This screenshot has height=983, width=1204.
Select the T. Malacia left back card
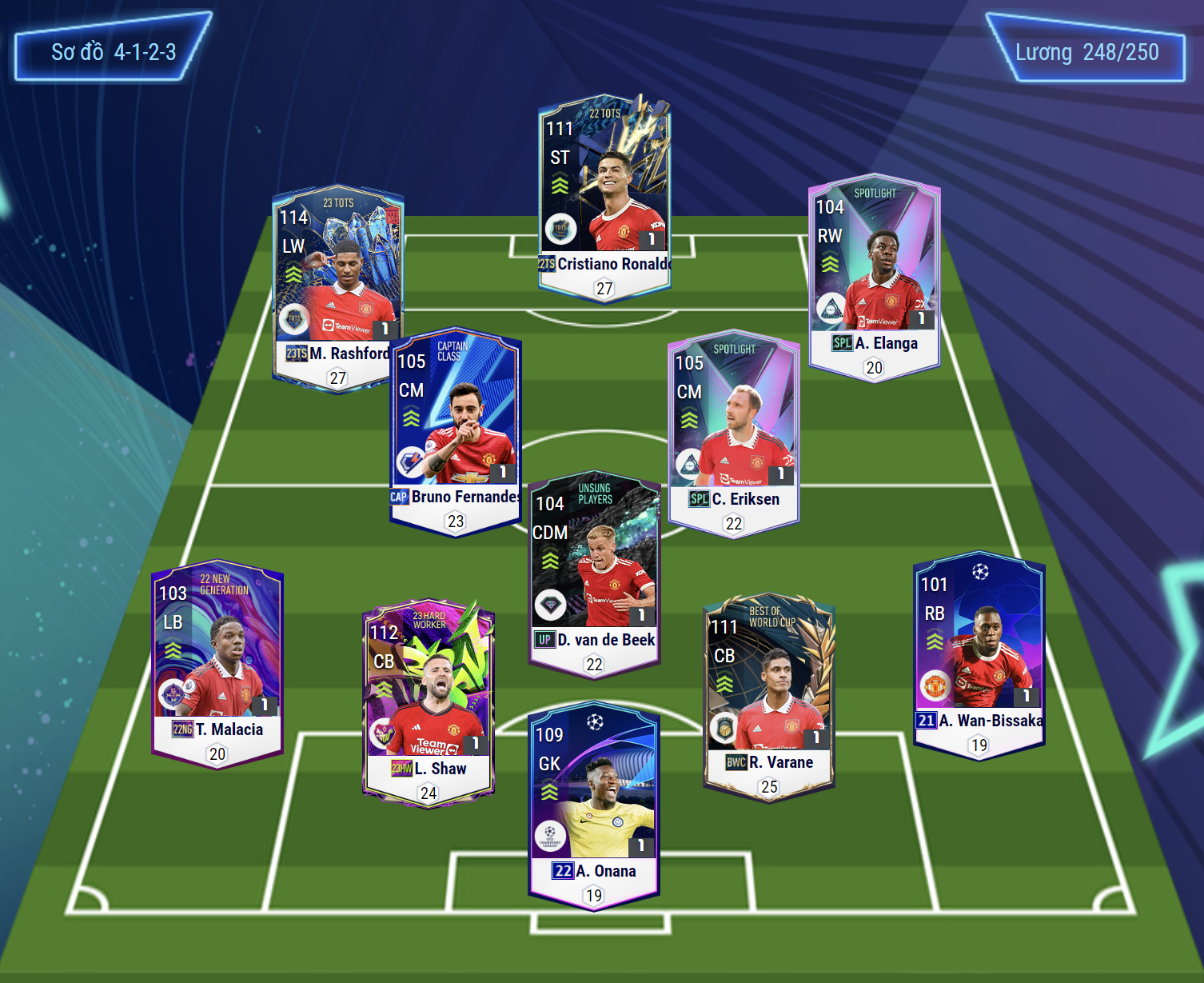point(217,662)
